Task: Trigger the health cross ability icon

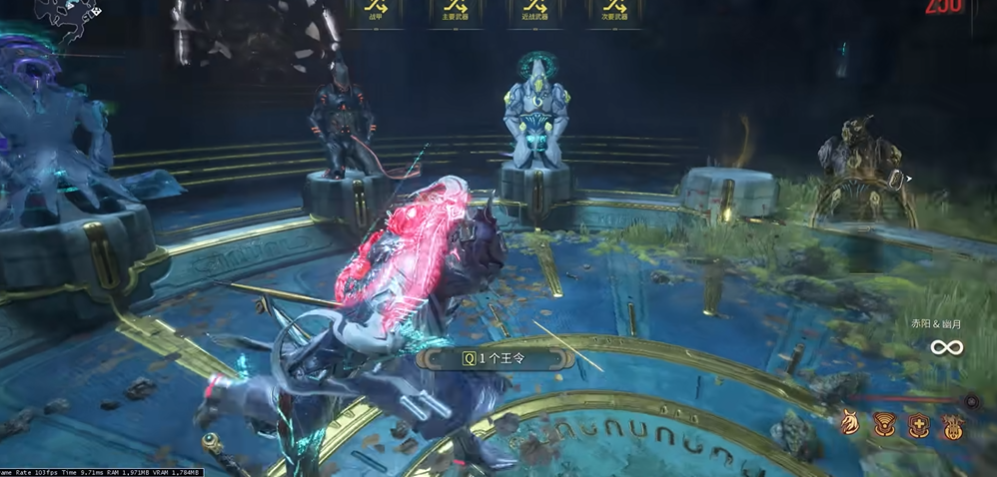Action: [x=919, y=427]
